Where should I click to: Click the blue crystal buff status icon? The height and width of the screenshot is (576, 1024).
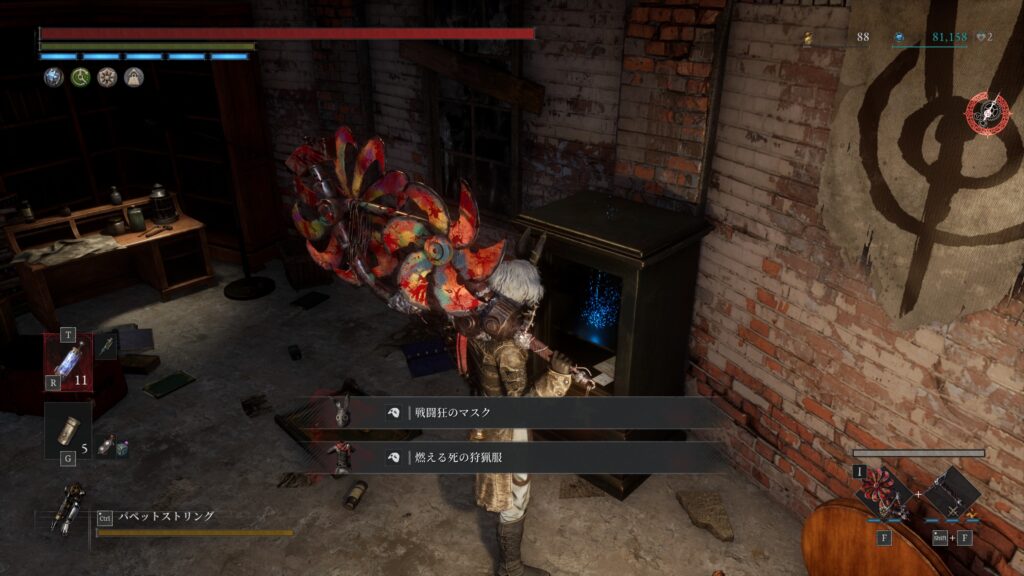pos(52,77)
